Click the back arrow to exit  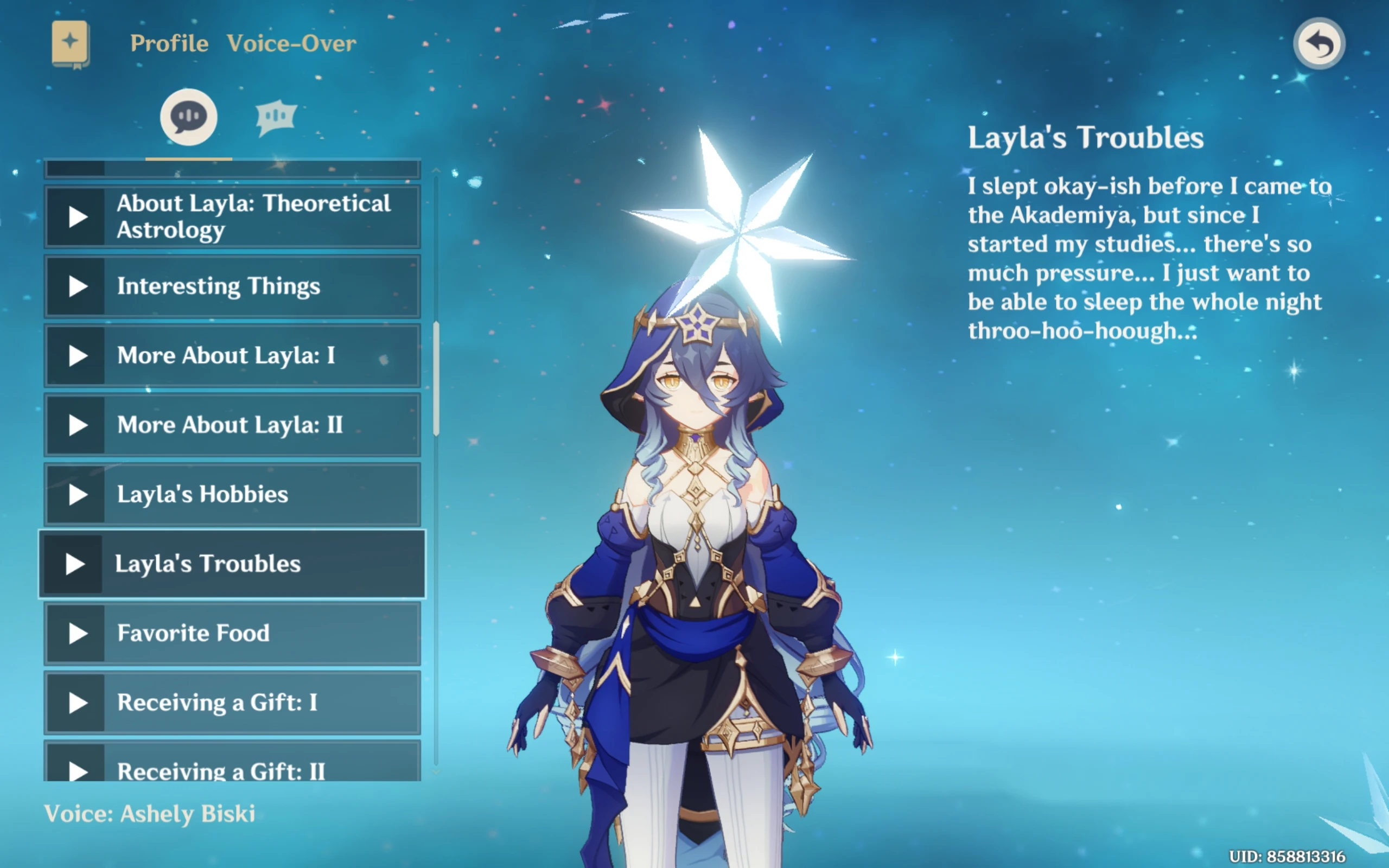pos(1320,43)
